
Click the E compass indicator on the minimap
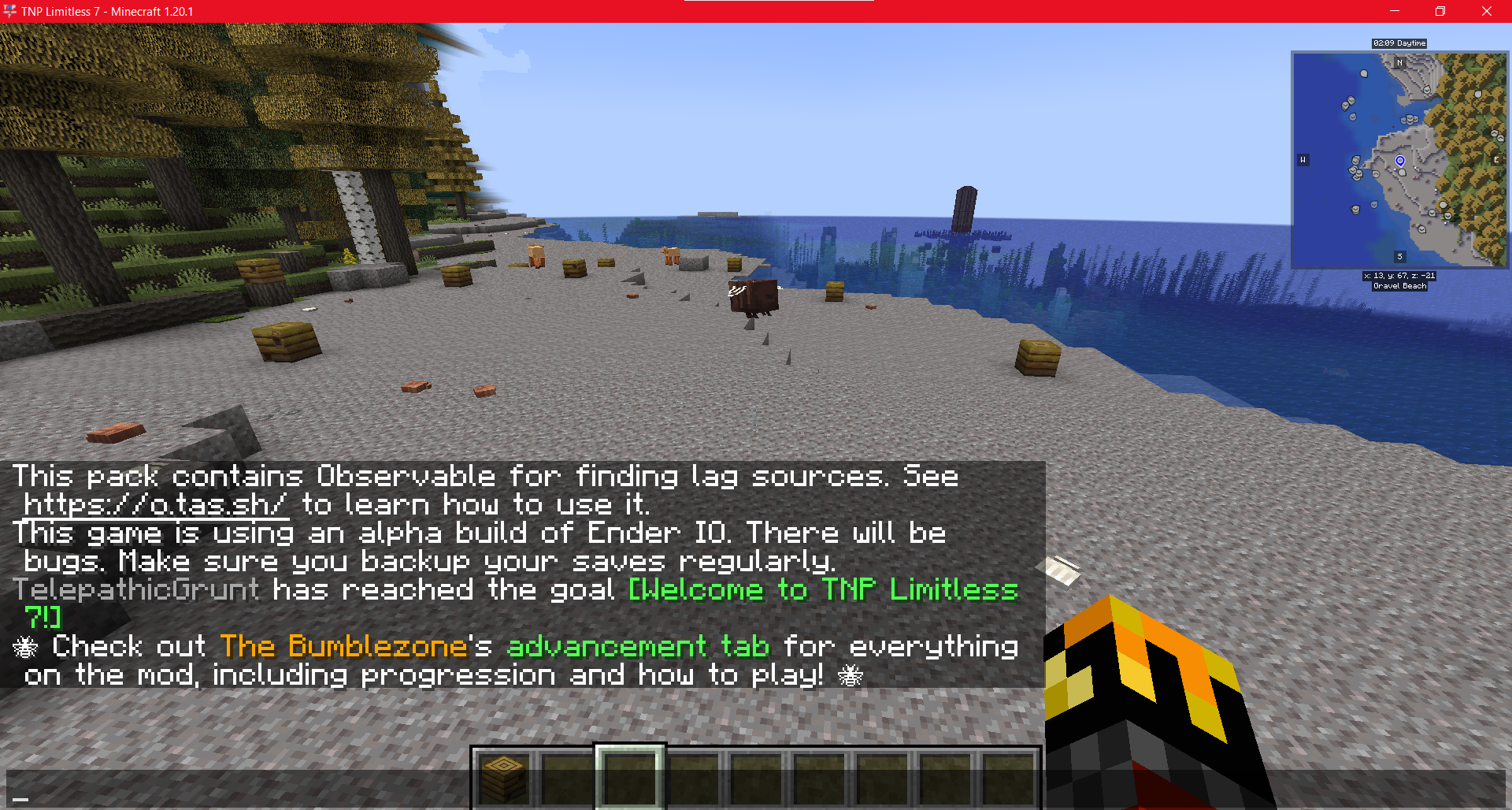point(1495,159)
